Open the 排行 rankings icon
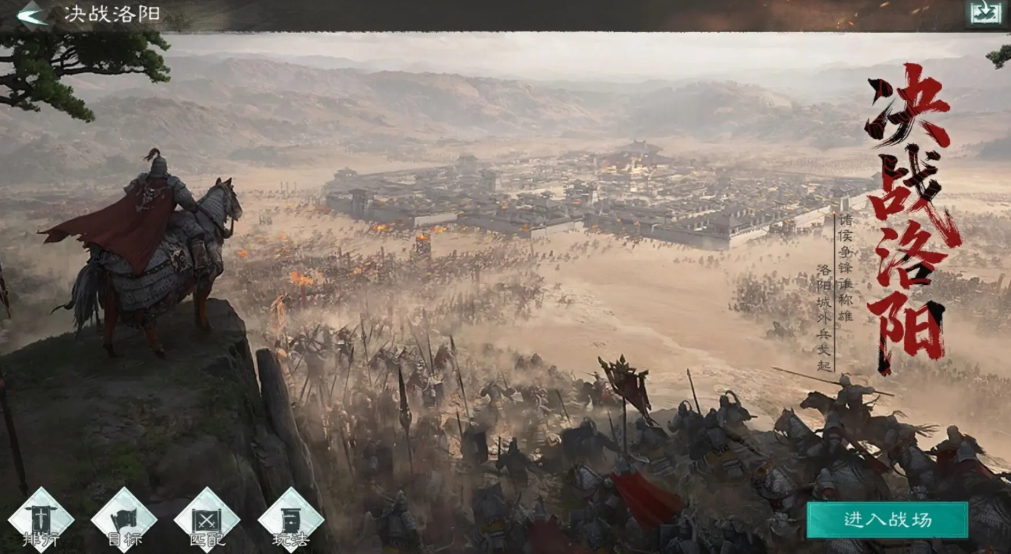This screenshot has width=1011, height=554. [41, 519]
